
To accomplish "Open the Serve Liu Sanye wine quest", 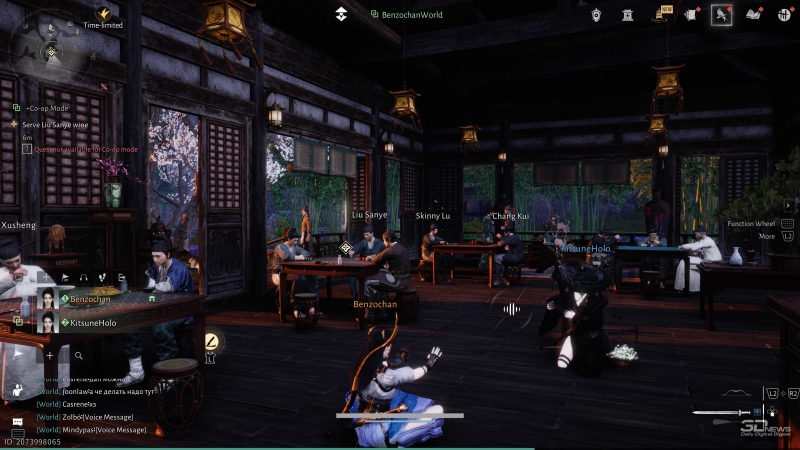I will pyautogui.click(x=63, y=124).
